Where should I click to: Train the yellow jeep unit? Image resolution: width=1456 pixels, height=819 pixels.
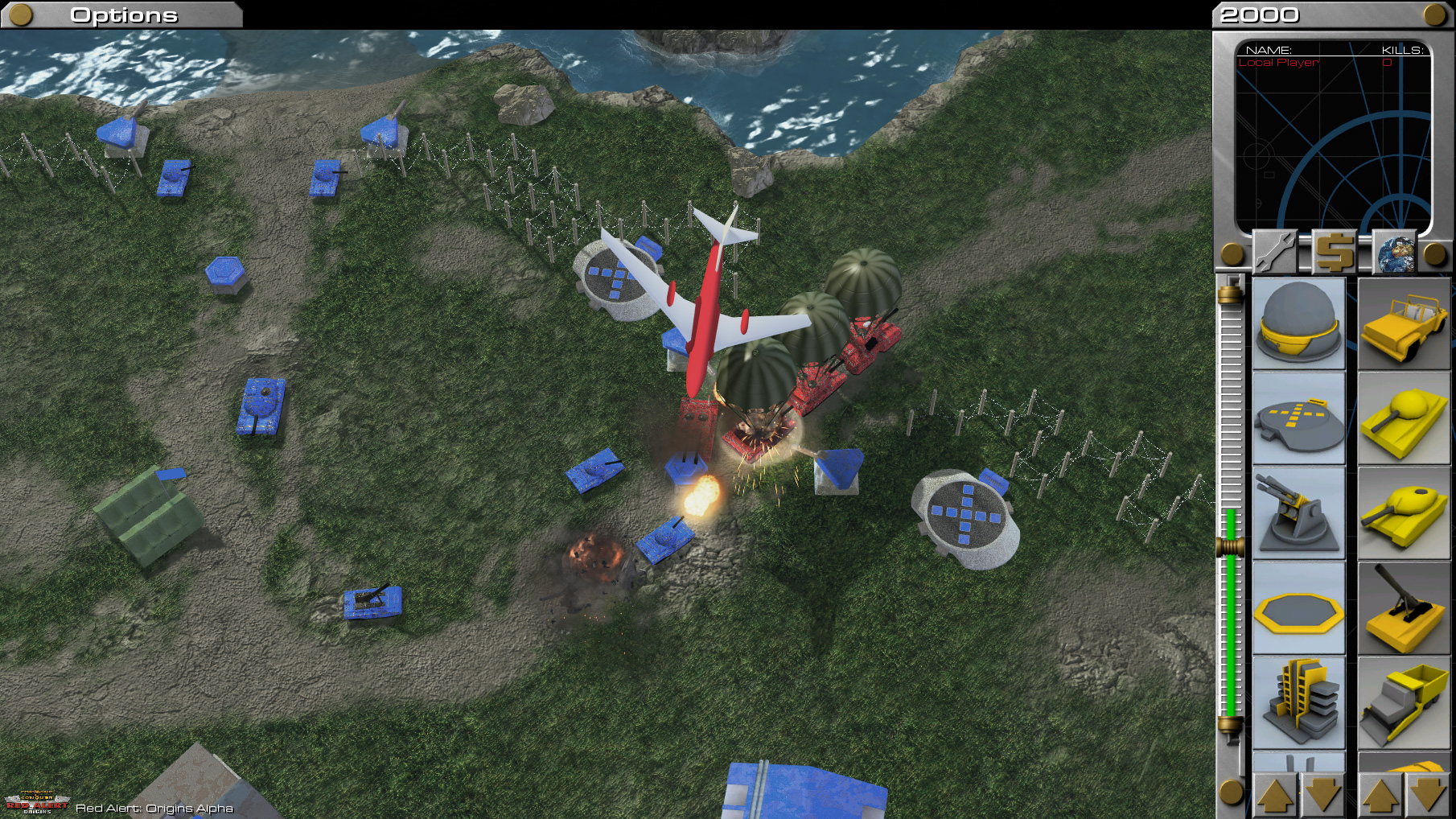click(x=1404, y=323)
